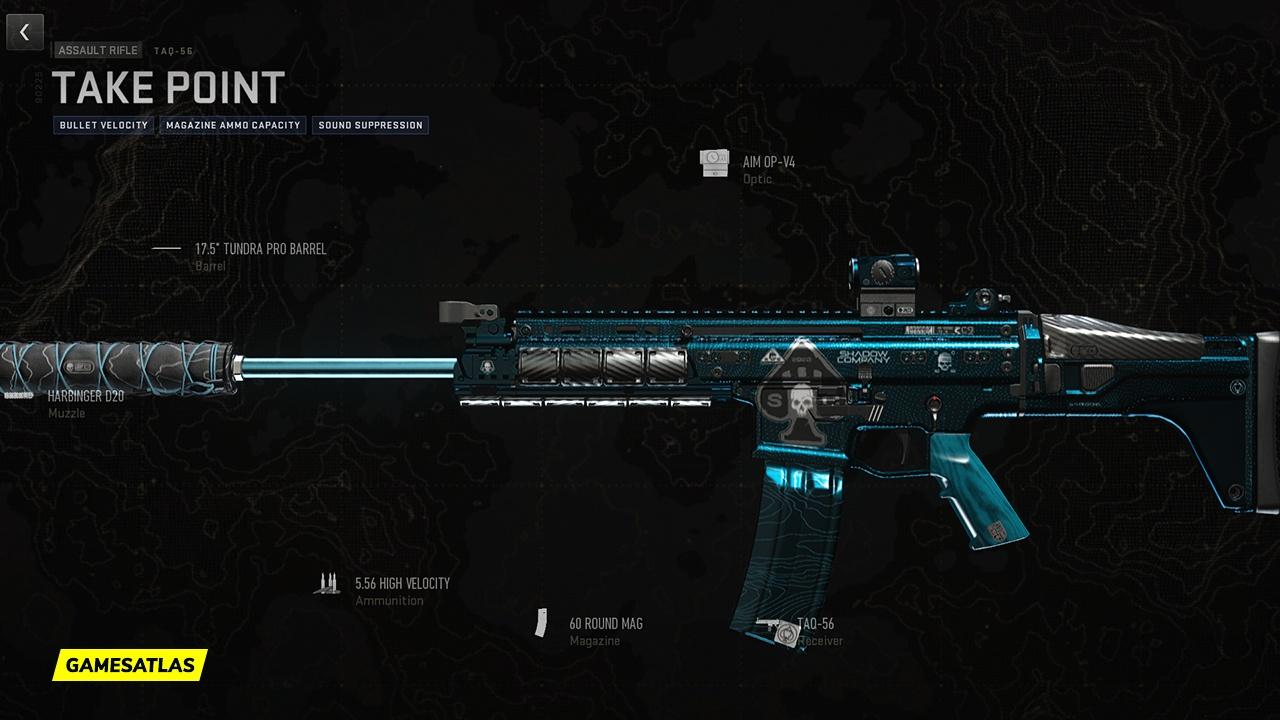Open the GamesAtlas watermark logo

tap(130, 664)
